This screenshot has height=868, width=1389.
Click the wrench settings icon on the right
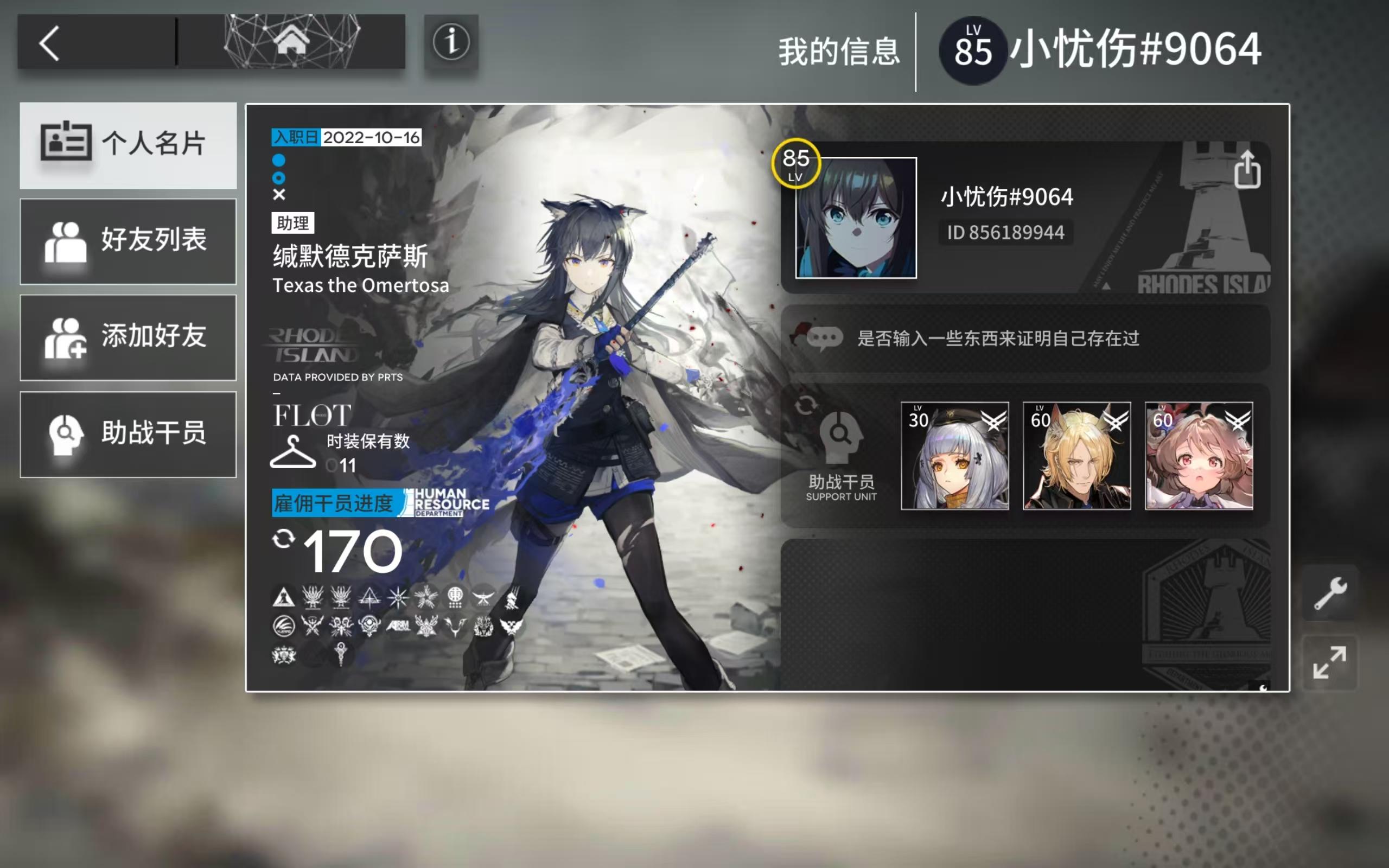(1330, 591)
